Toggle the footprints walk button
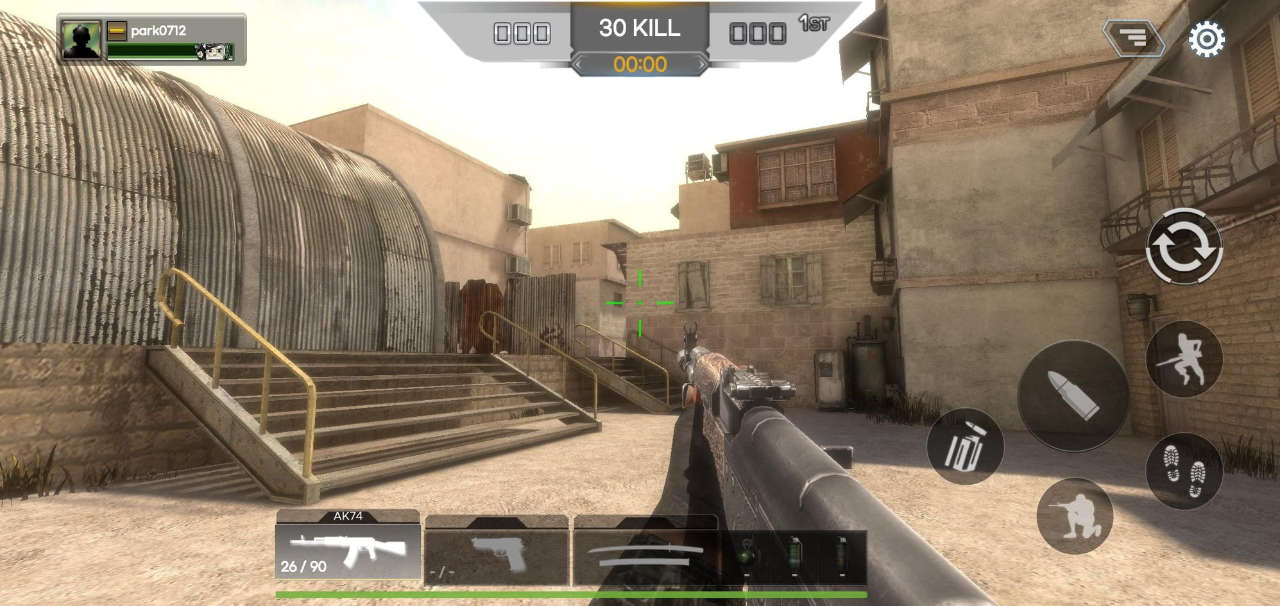1280x606 pixels. (x=1184, y=470)
